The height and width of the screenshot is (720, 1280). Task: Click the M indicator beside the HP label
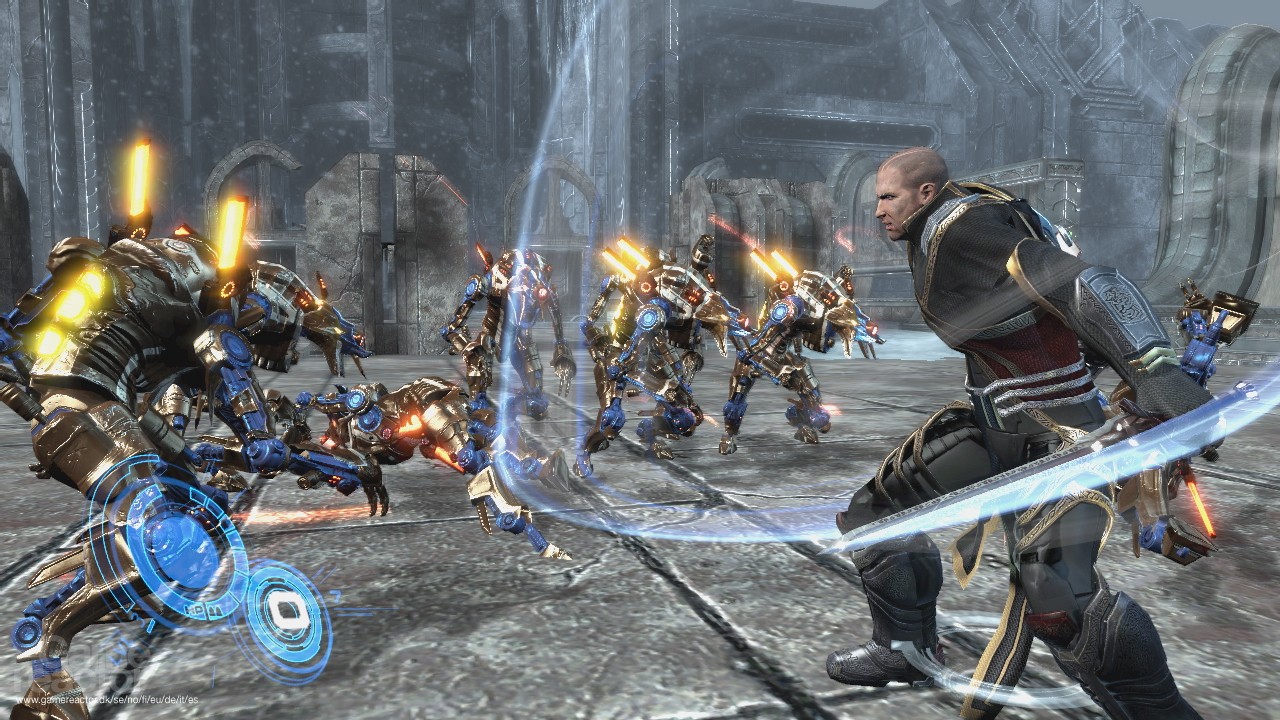click(x=213, y=609)
